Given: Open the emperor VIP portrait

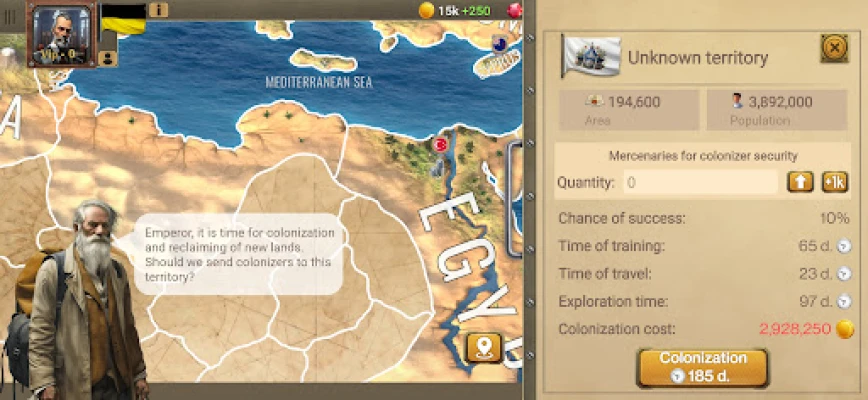Looking at the screenshot, I should (60, 35).
